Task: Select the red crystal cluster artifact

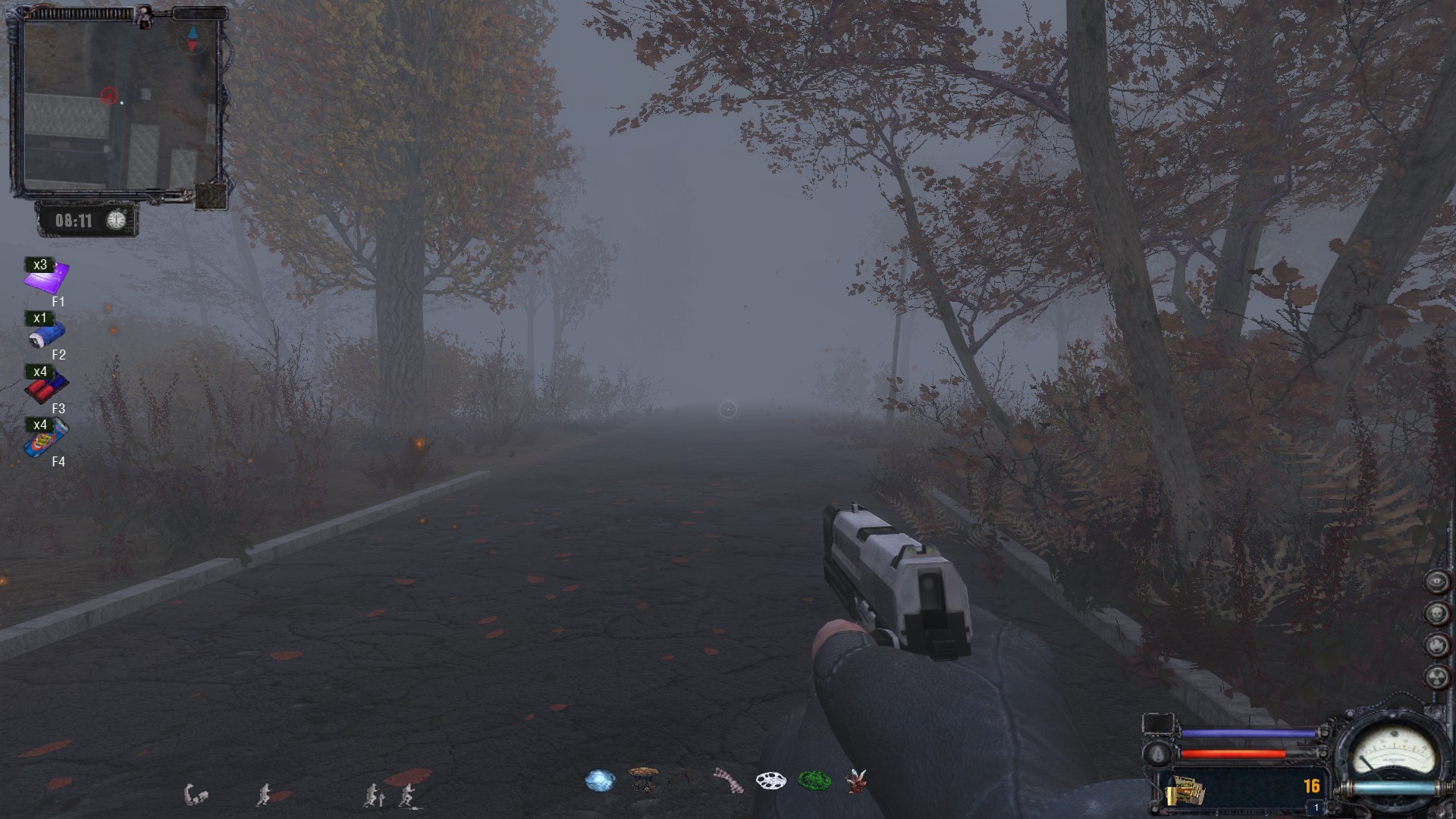Action: [856, 780]
